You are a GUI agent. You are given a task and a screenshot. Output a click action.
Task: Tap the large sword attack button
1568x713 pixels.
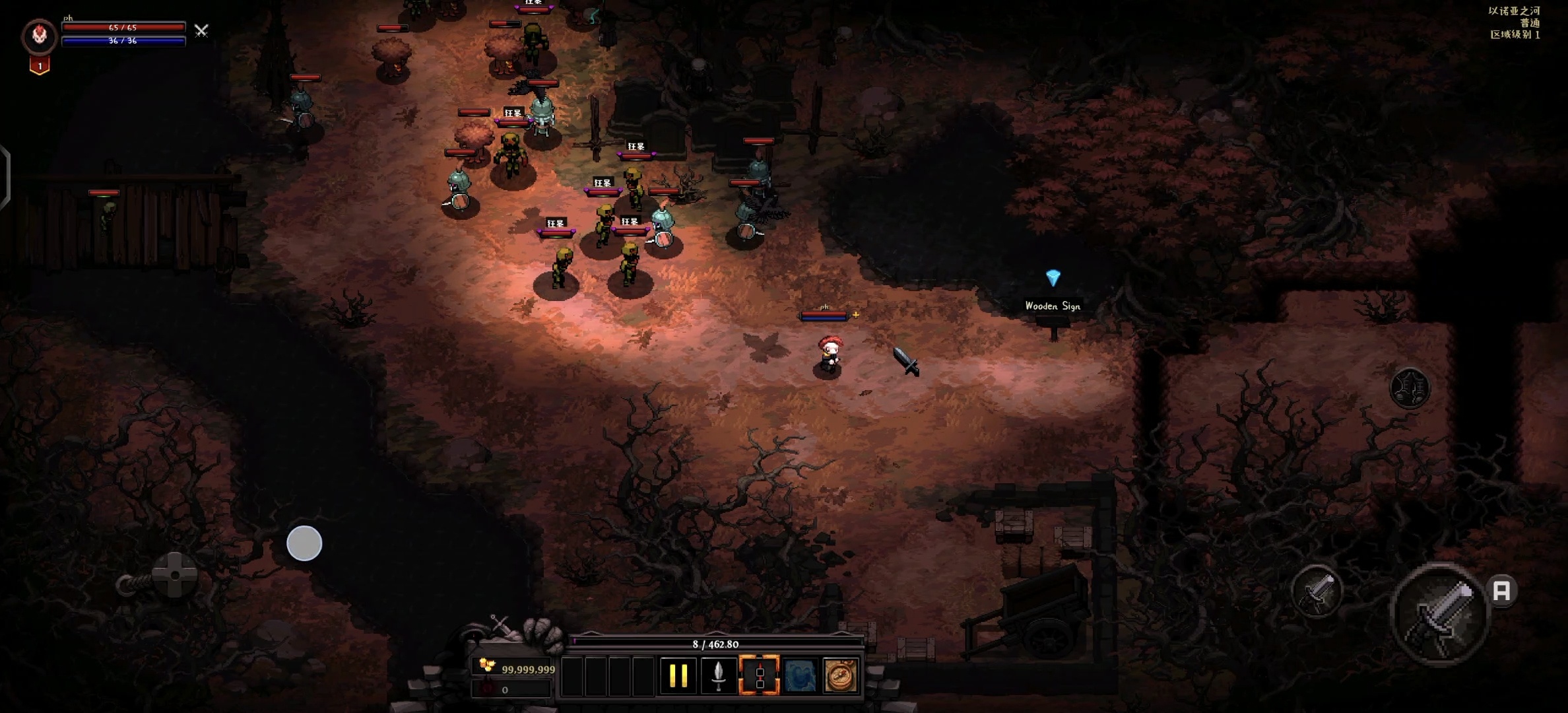(x=1441, y=613)
